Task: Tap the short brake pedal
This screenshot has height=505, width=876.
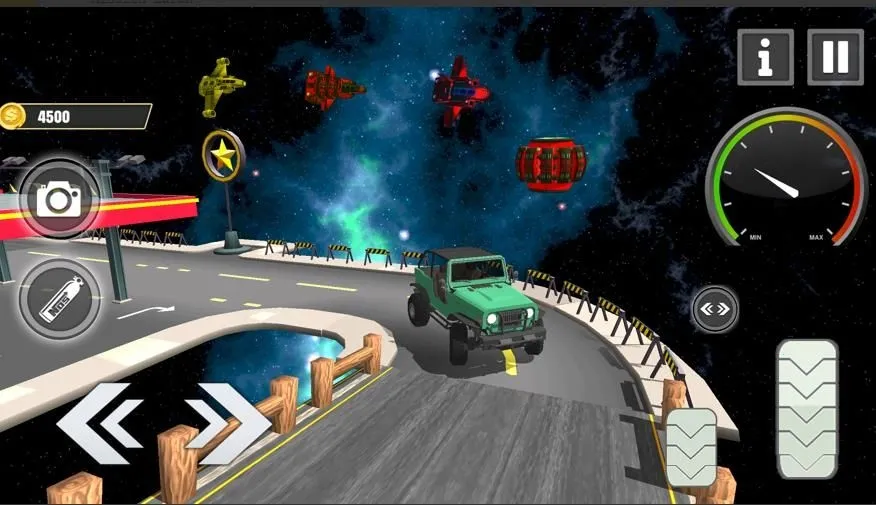Action: pyautogui.click(x=691, y=447)
